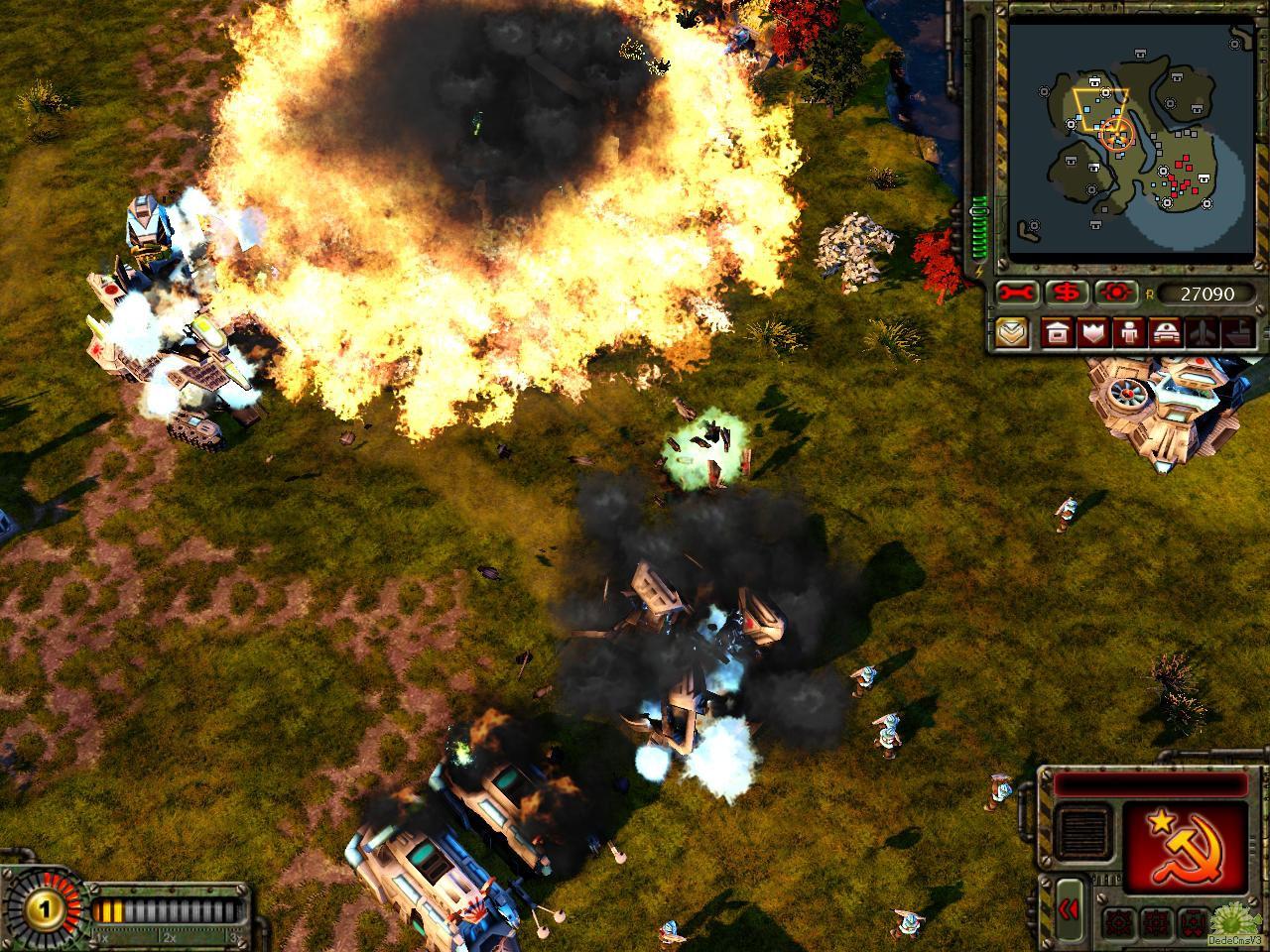1270x952 pixels.
Task: Switch to the production structures tab
Action: tap(1056, 332)
